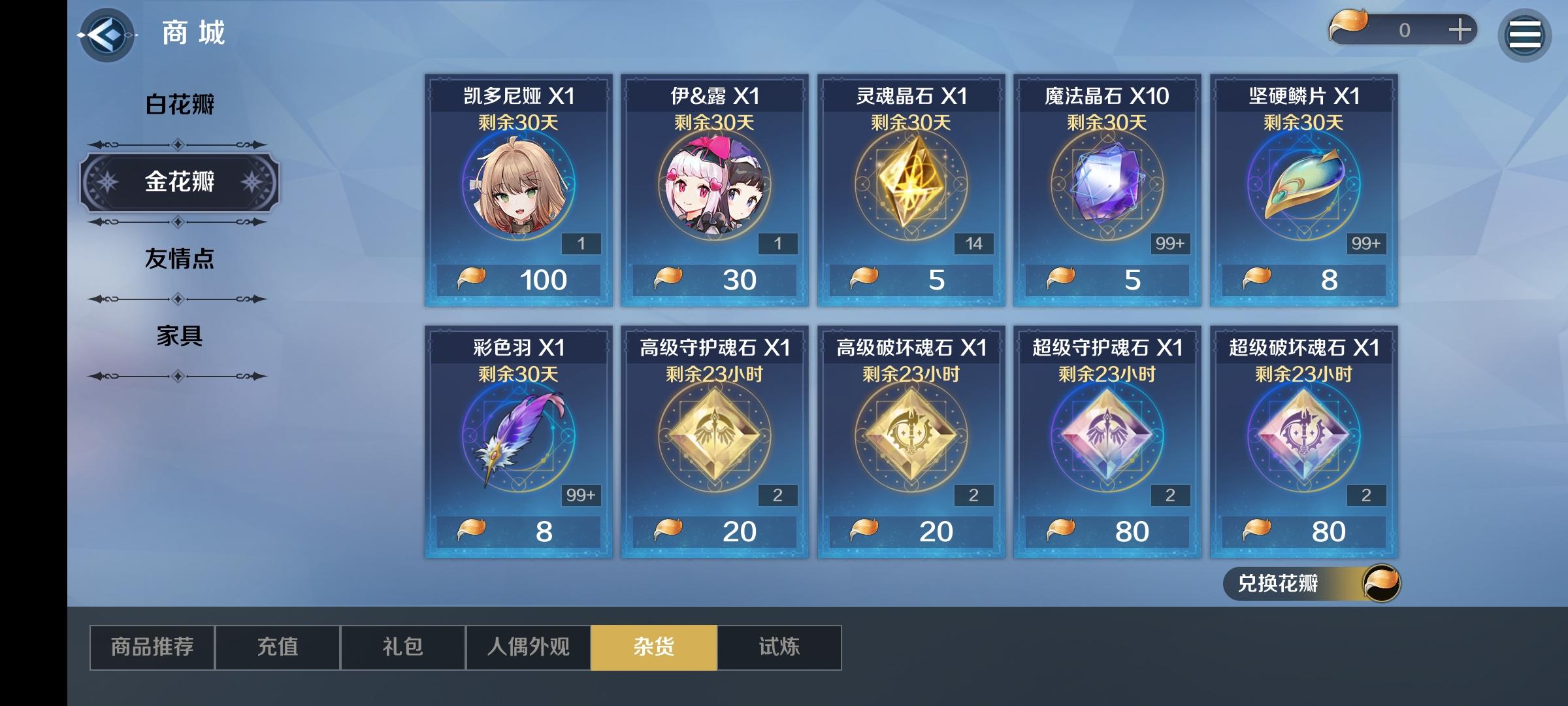
Task: Switch to the 友情点 category
Action: (x=180, y=260)
